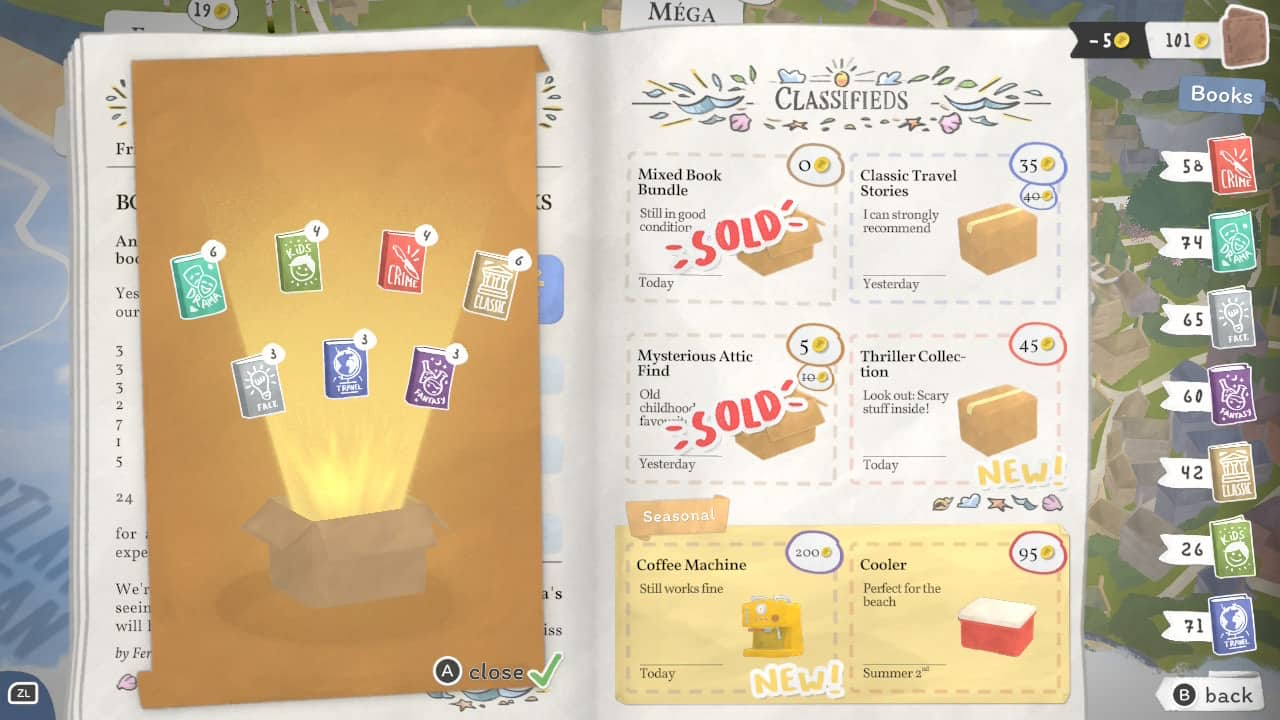Select the Cooler seasonal listing

954,612
